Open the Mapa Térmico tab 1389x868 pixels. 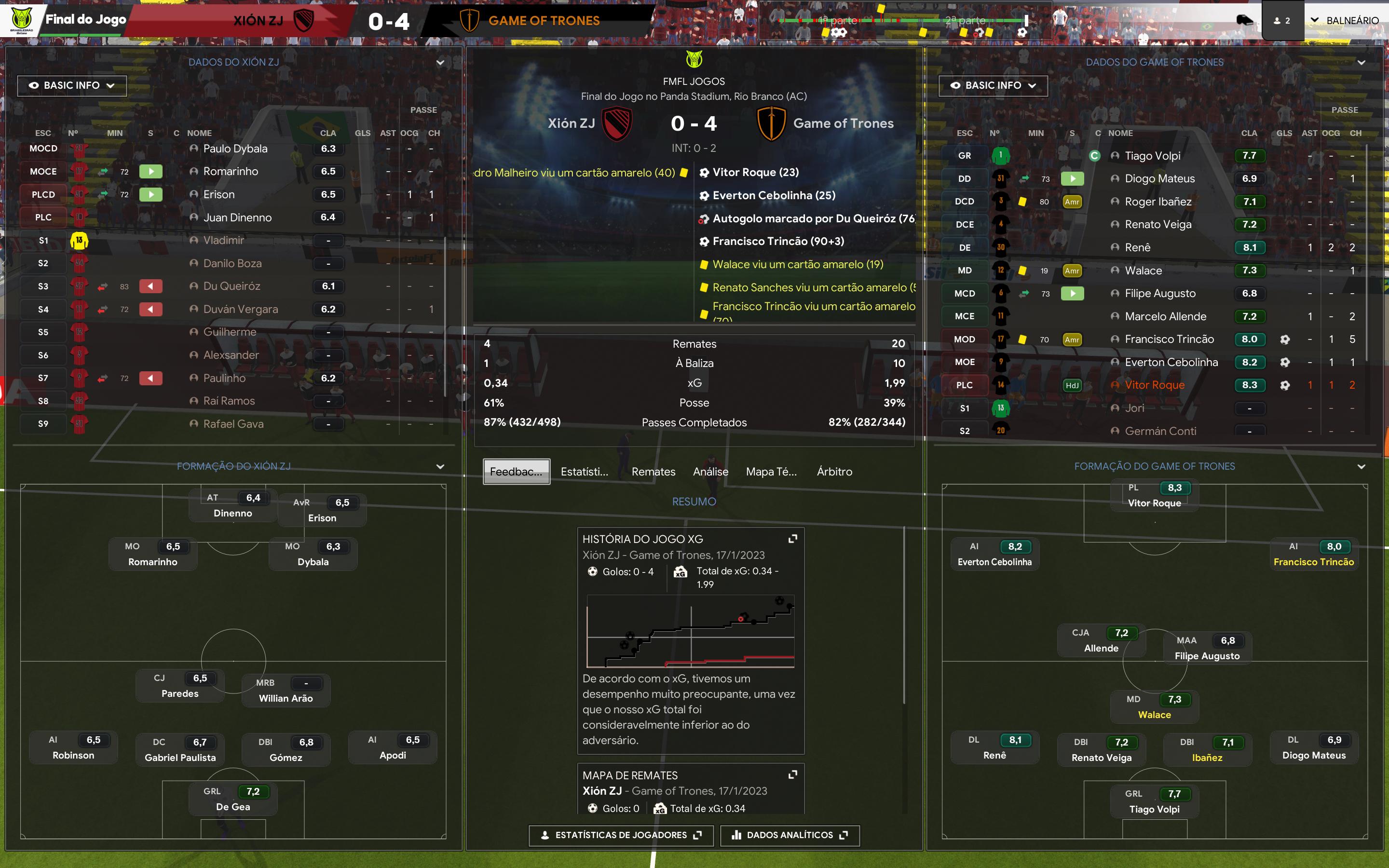[x=771, y=471]
